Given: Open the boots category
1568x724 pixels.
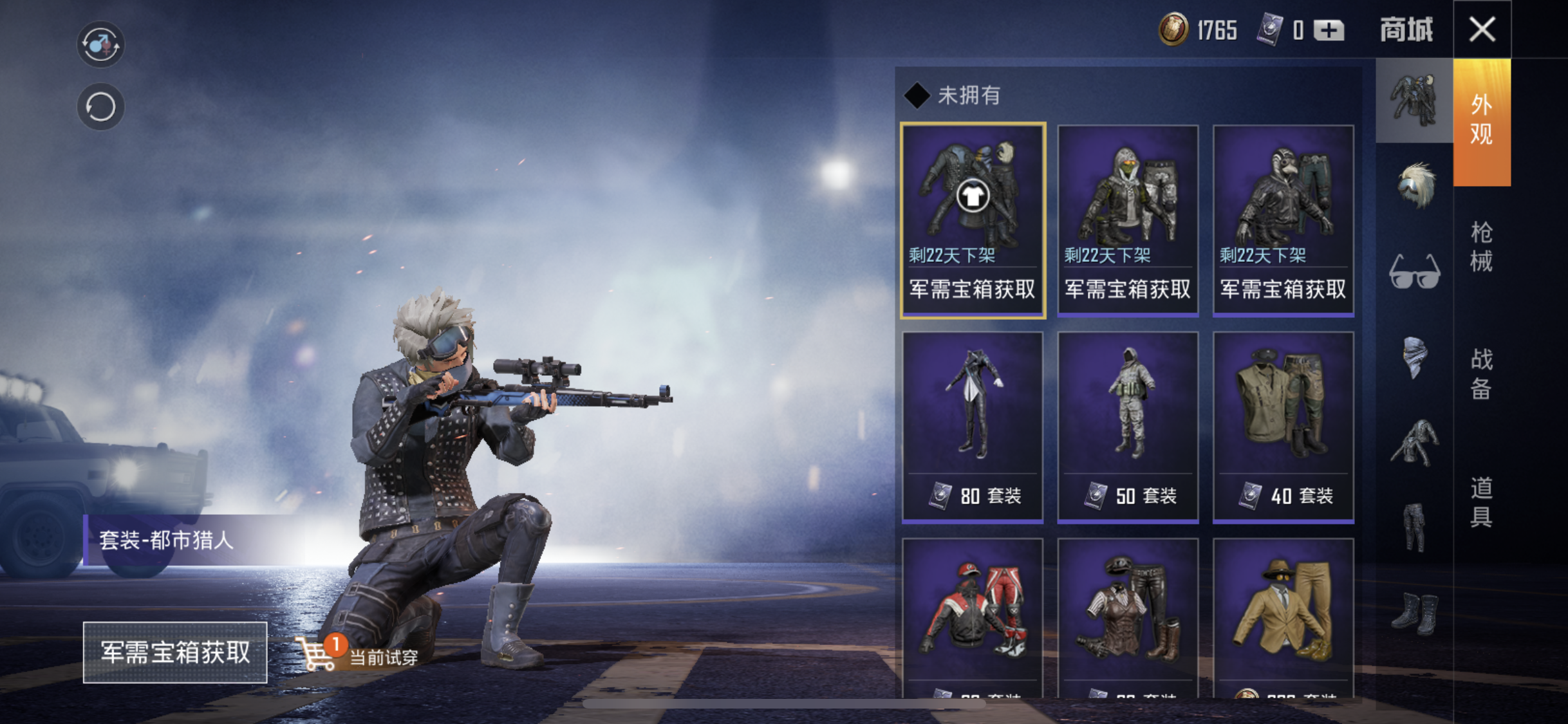Looking at the screenshot, I should pyautogui.click(x=1414, y=613).
